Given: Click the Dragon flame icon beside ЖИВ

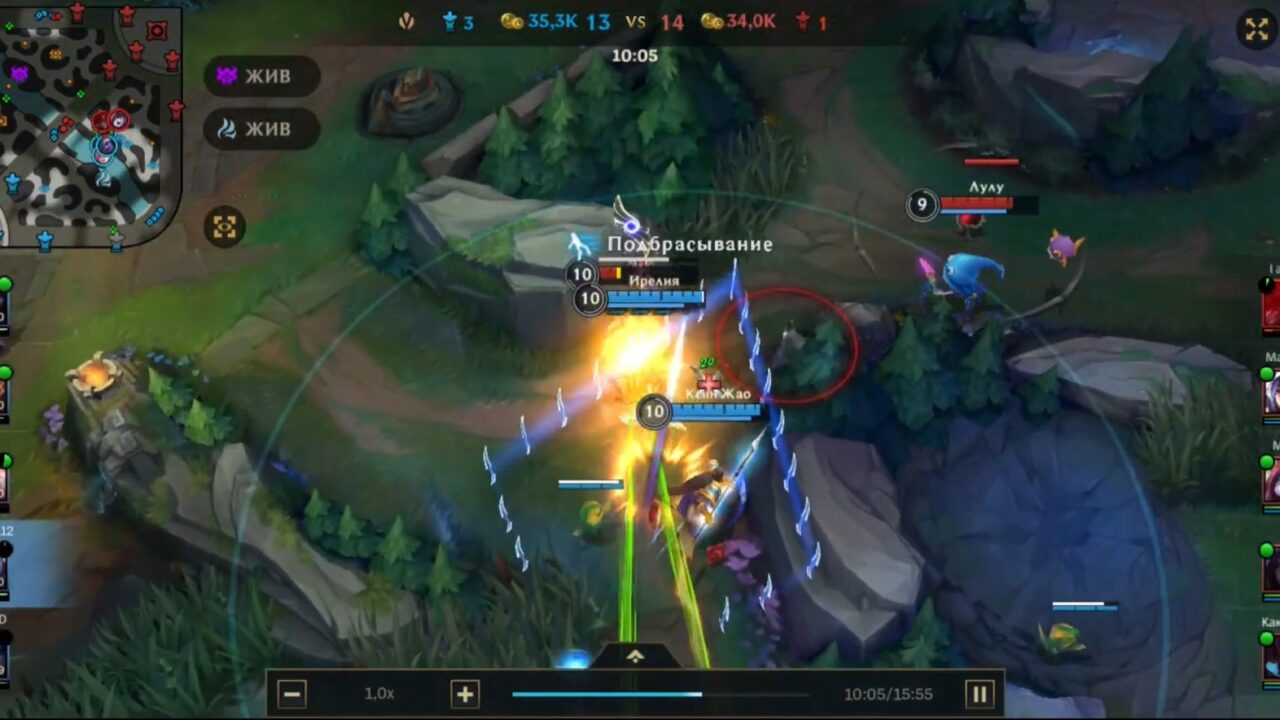Looking at the screenshot, I should (x=225, y=128).
